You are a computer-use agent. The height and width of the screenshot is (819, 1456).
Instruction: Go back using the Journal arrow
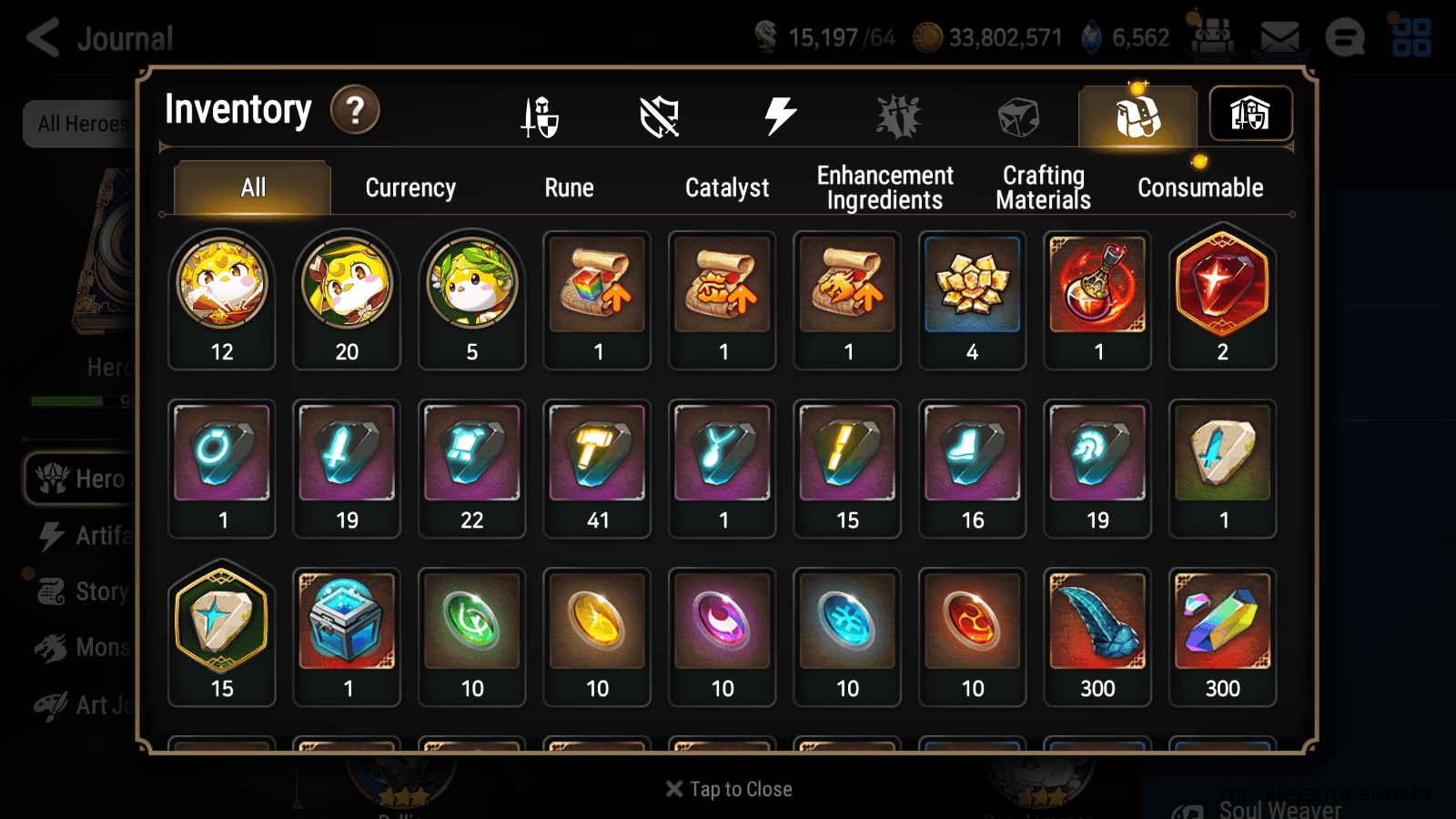[x=43, y=38]
